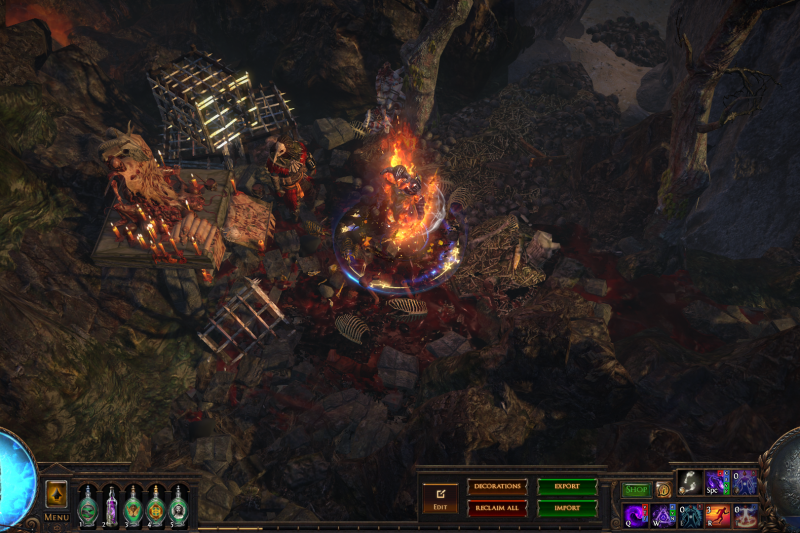Click the orange spade card icon above Menu
Viewport: 800px width, 533px height.
click(56, 494)
